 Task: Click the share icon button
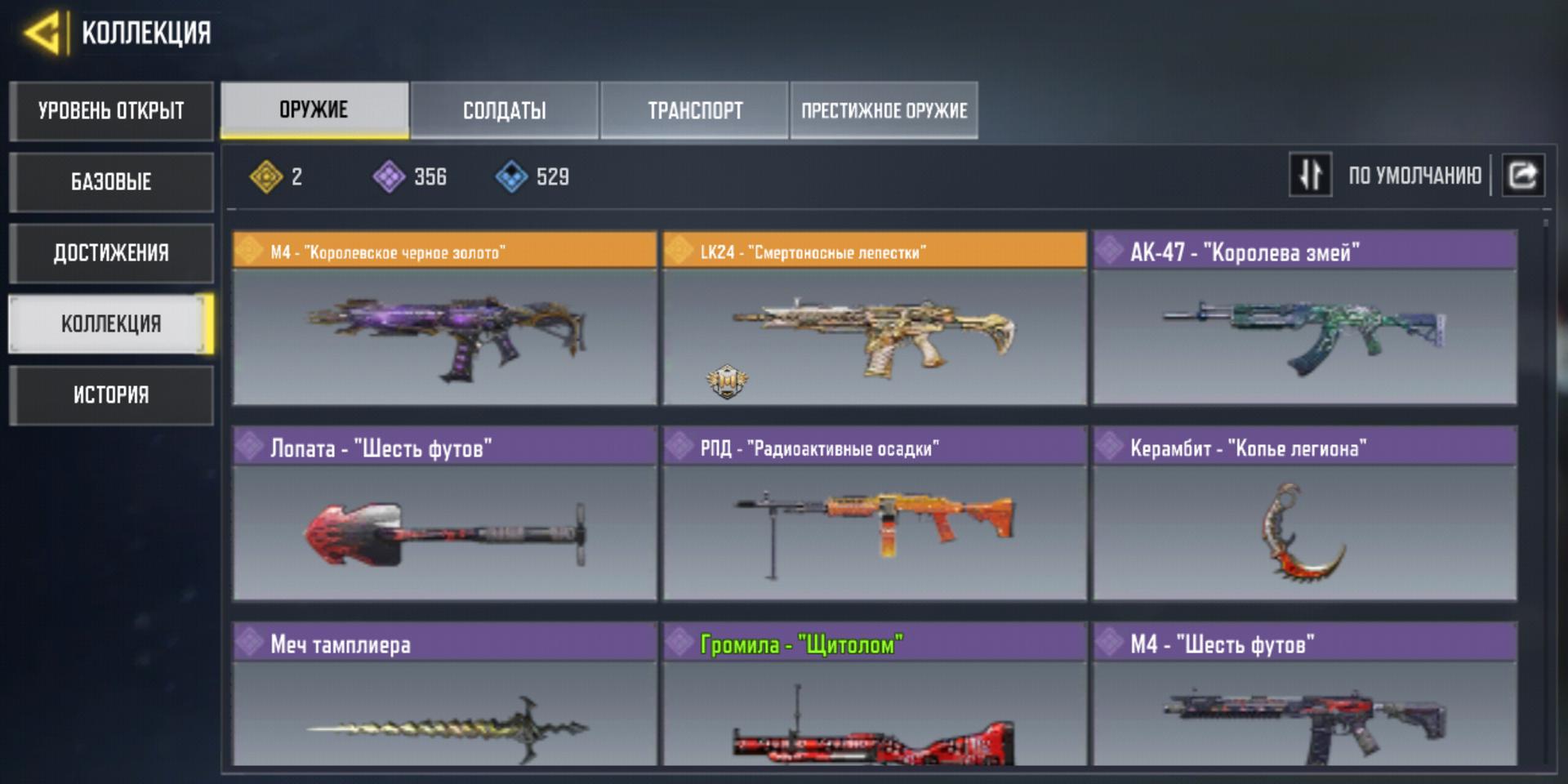point(1523,175)
